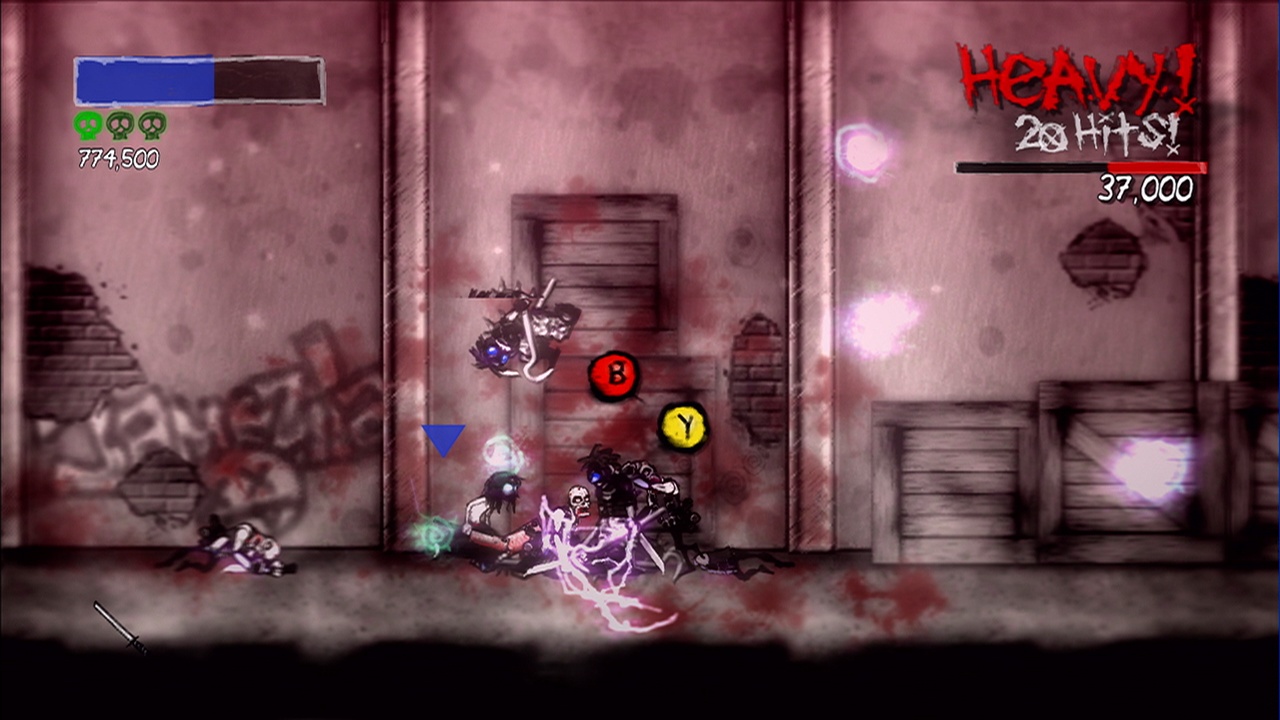
Task: Click the blue health bar
Action: [x=145, y=82]
